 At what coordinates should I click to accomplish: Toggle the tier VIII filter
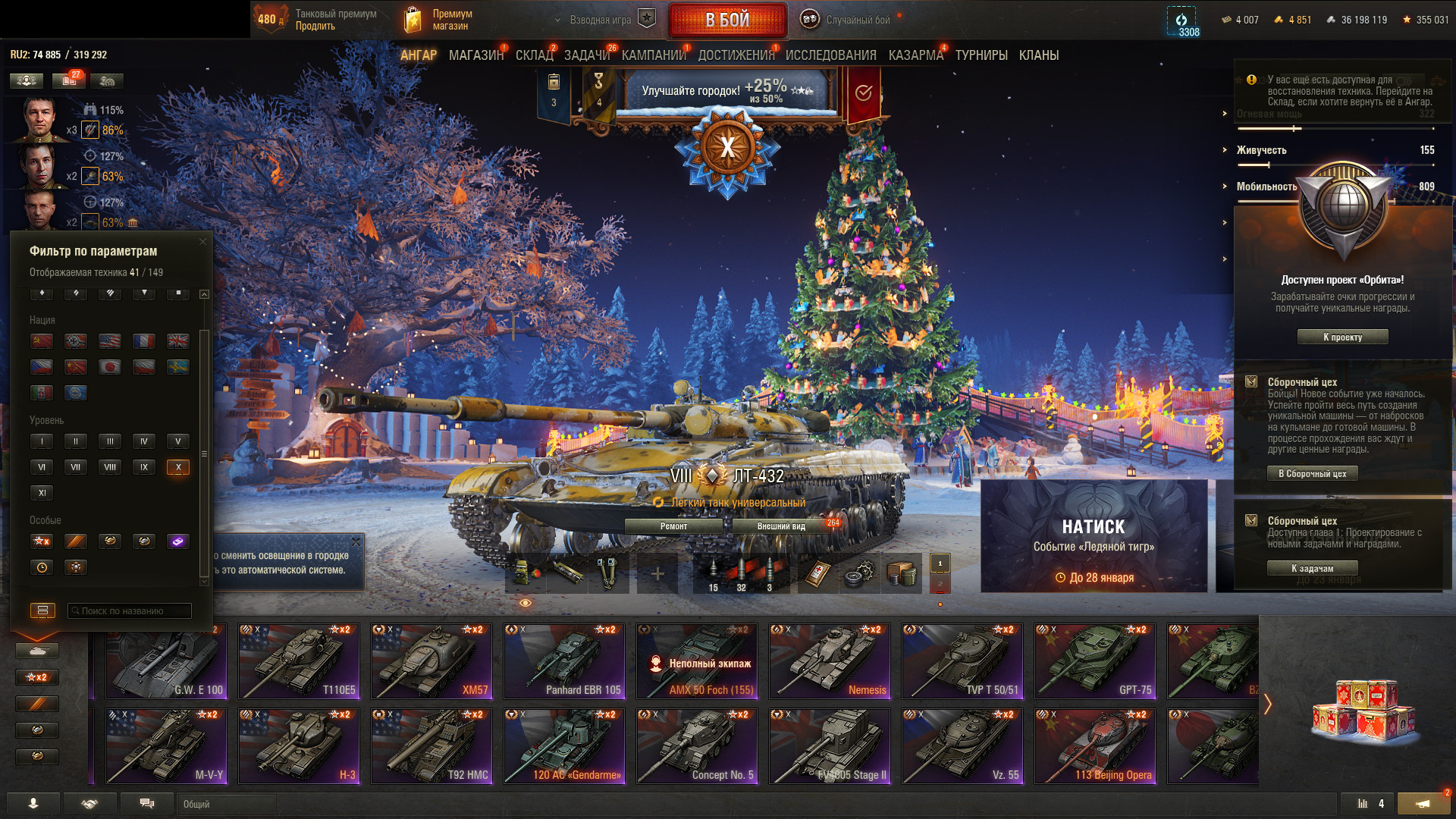(110, 467)
